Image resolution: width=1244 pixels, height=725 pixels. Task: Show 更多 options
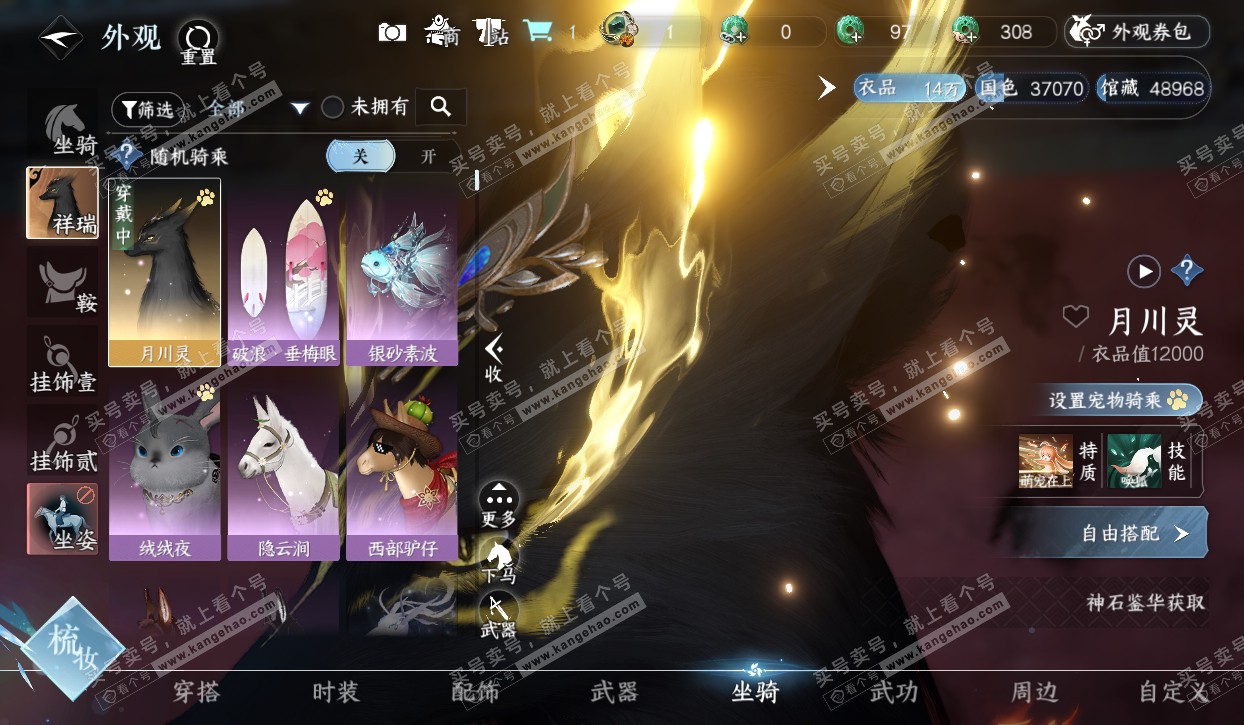[498, 505]
